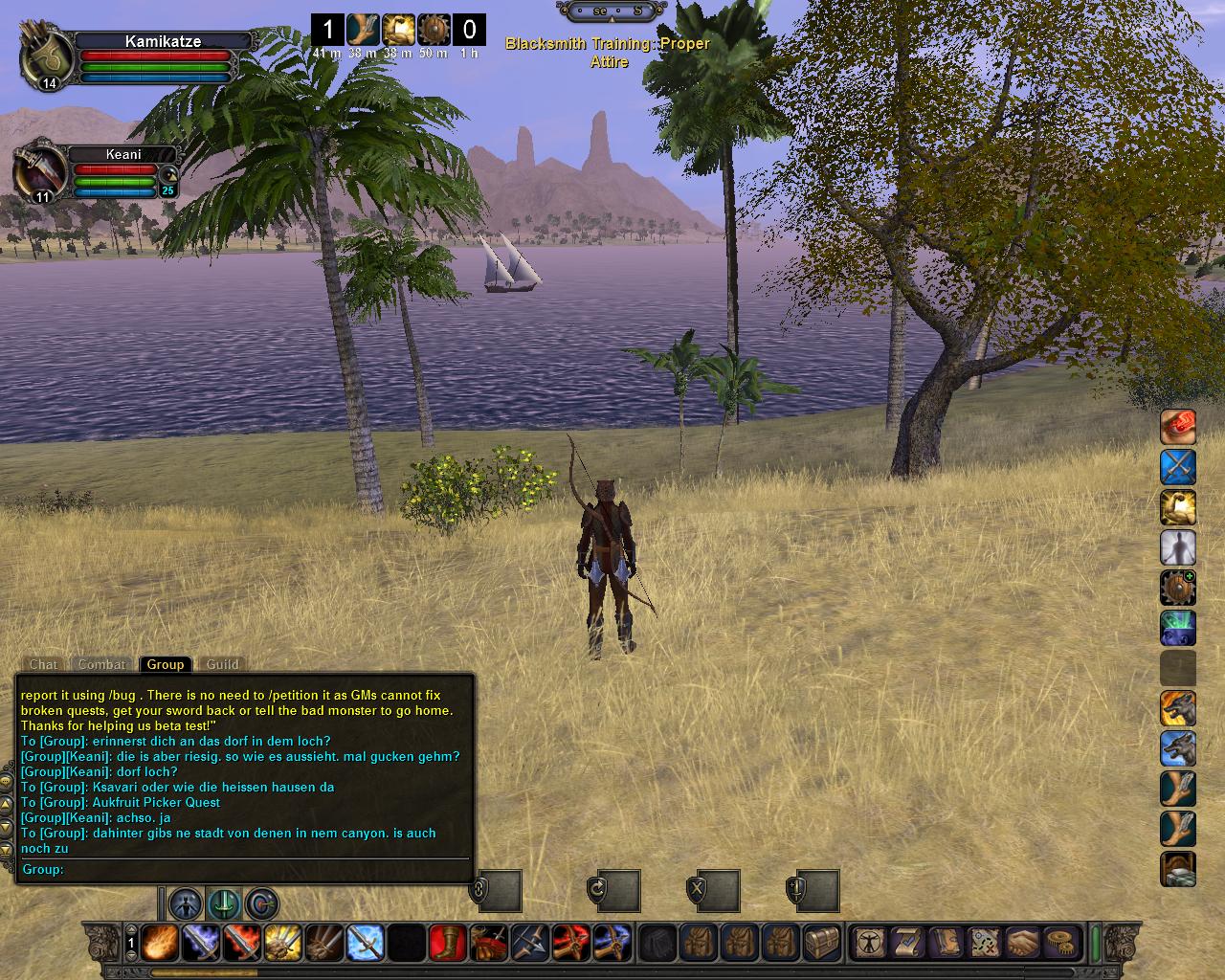Activate the fireball ability in the hotbar
1225x980 pixels.
click(159, 943)
